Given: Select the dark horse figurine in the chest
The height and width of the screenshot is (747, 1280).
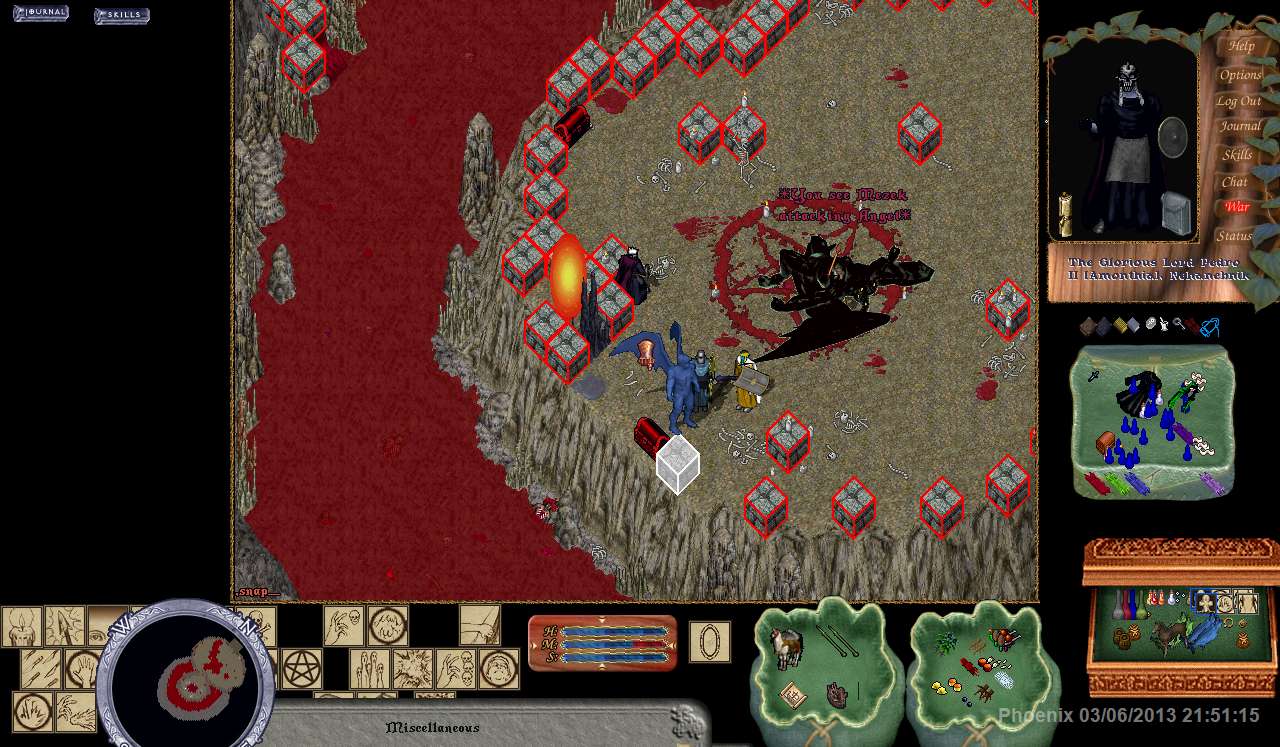Looking at the screenshot, I should (x=1166, y=636).
